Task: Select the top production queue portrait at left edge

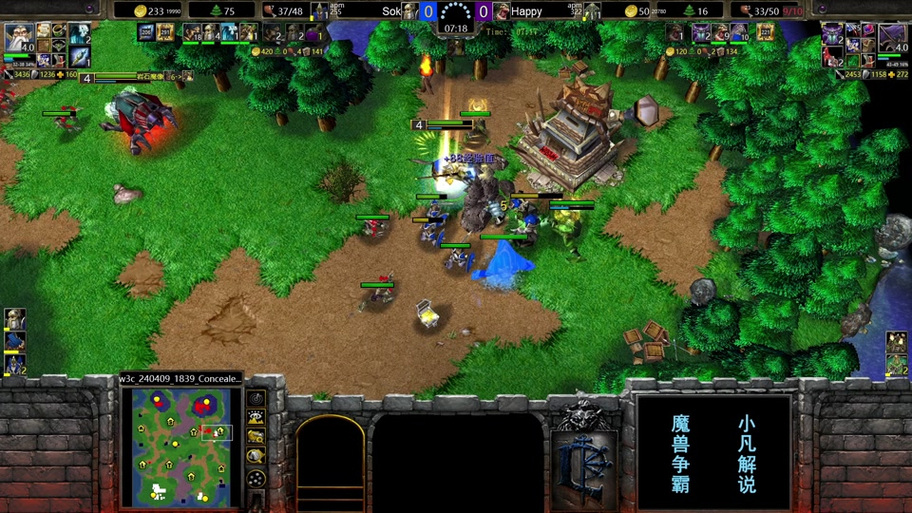Action: [x=14, y=319]
